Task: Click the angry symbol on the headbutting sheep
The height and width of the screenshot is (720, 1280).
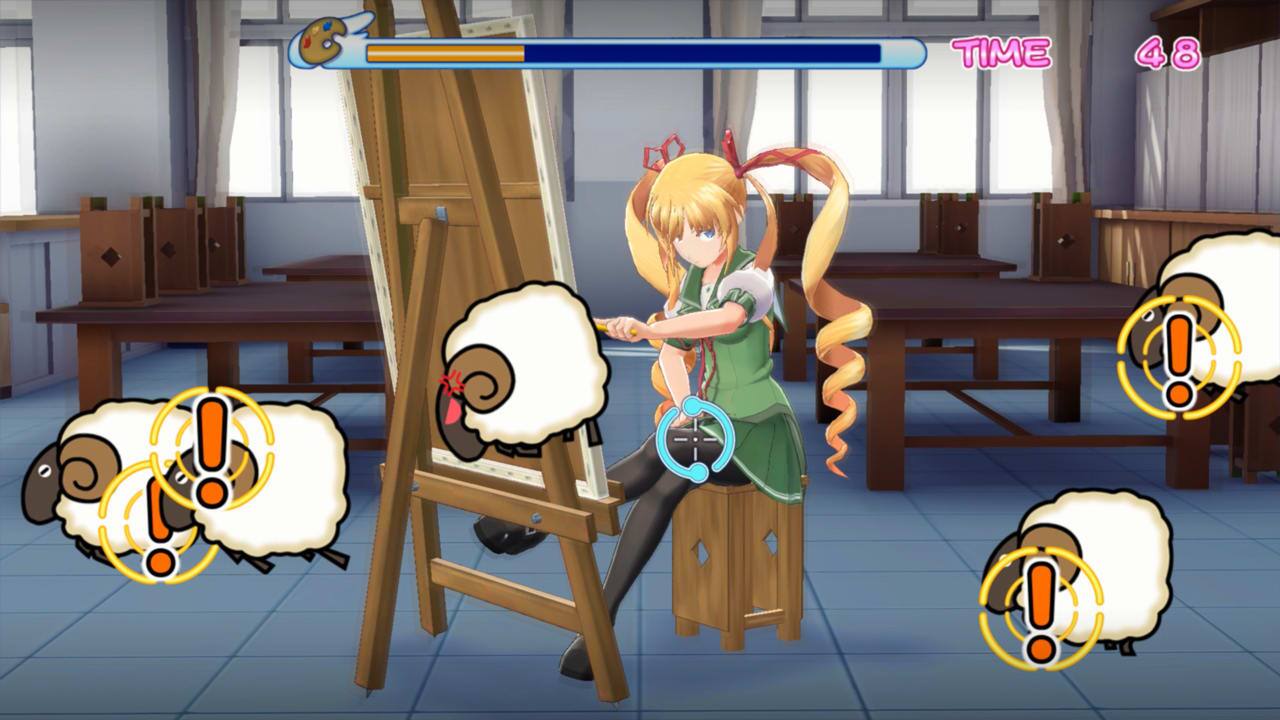Action: pos(452,380)
